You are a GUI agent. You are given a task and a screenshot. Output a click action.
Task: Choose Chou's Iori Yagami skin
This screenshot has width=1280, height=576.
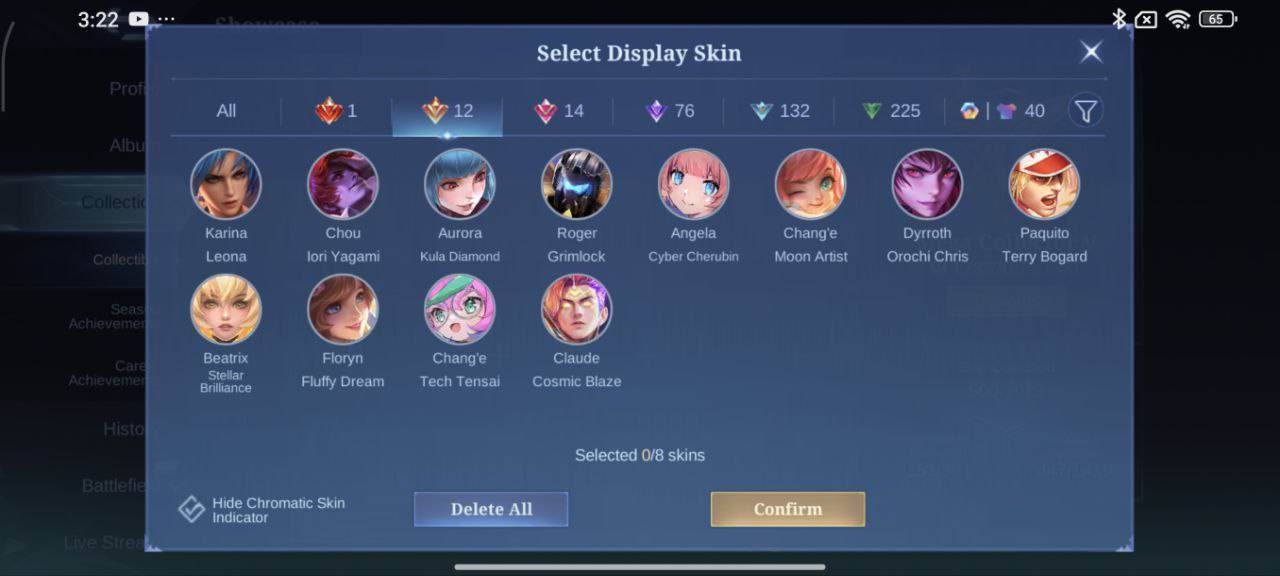(343, 184)
